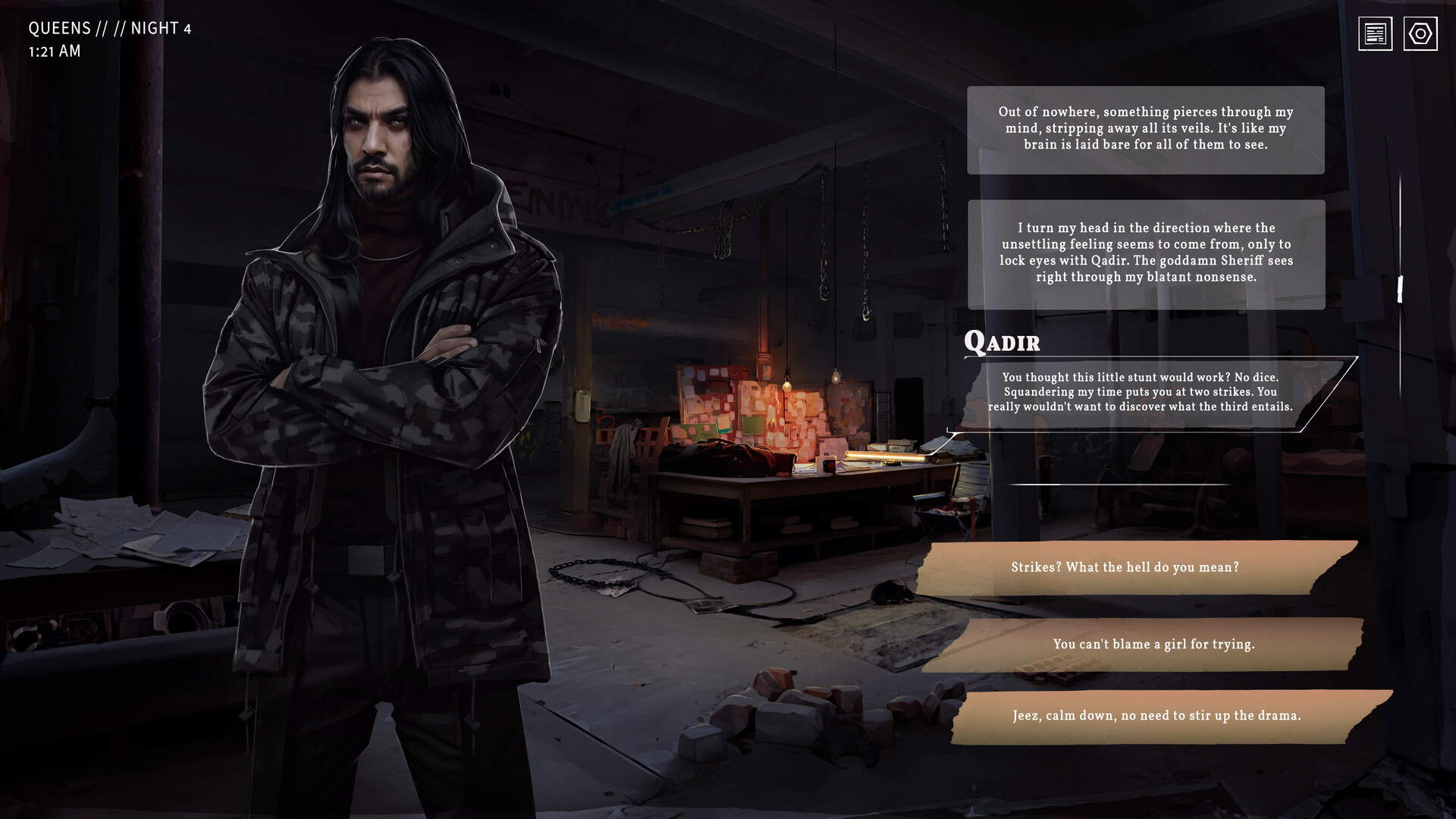Open the settings via the hexagon icon
The width and height of the screenshot is (1456, 819).
[x=1421, y=33]
